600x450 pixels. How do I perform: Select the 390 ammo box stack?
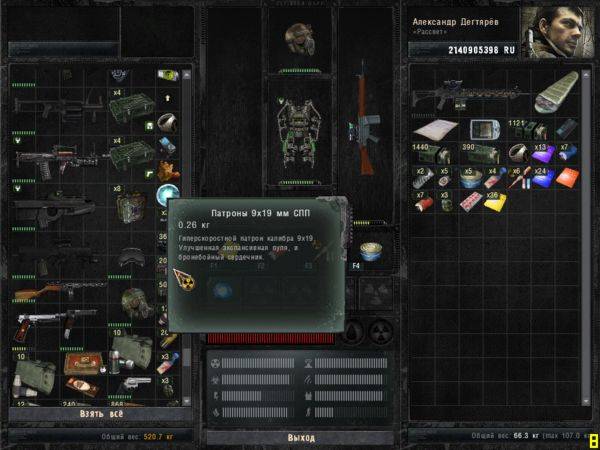tap(477, 153)
